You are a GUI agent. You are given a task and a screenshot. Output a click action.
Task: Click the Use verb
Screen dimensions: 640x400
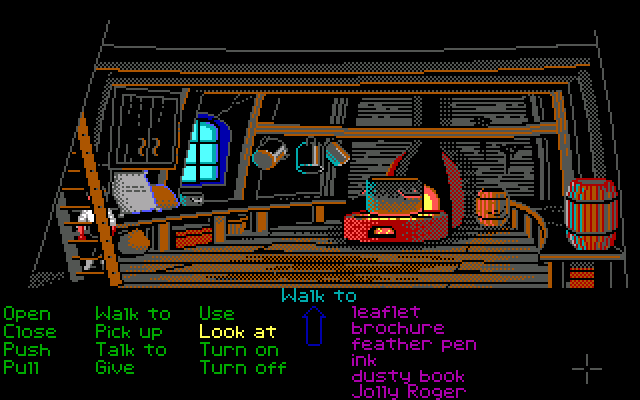pyautogui.click(x=216, y=314)
